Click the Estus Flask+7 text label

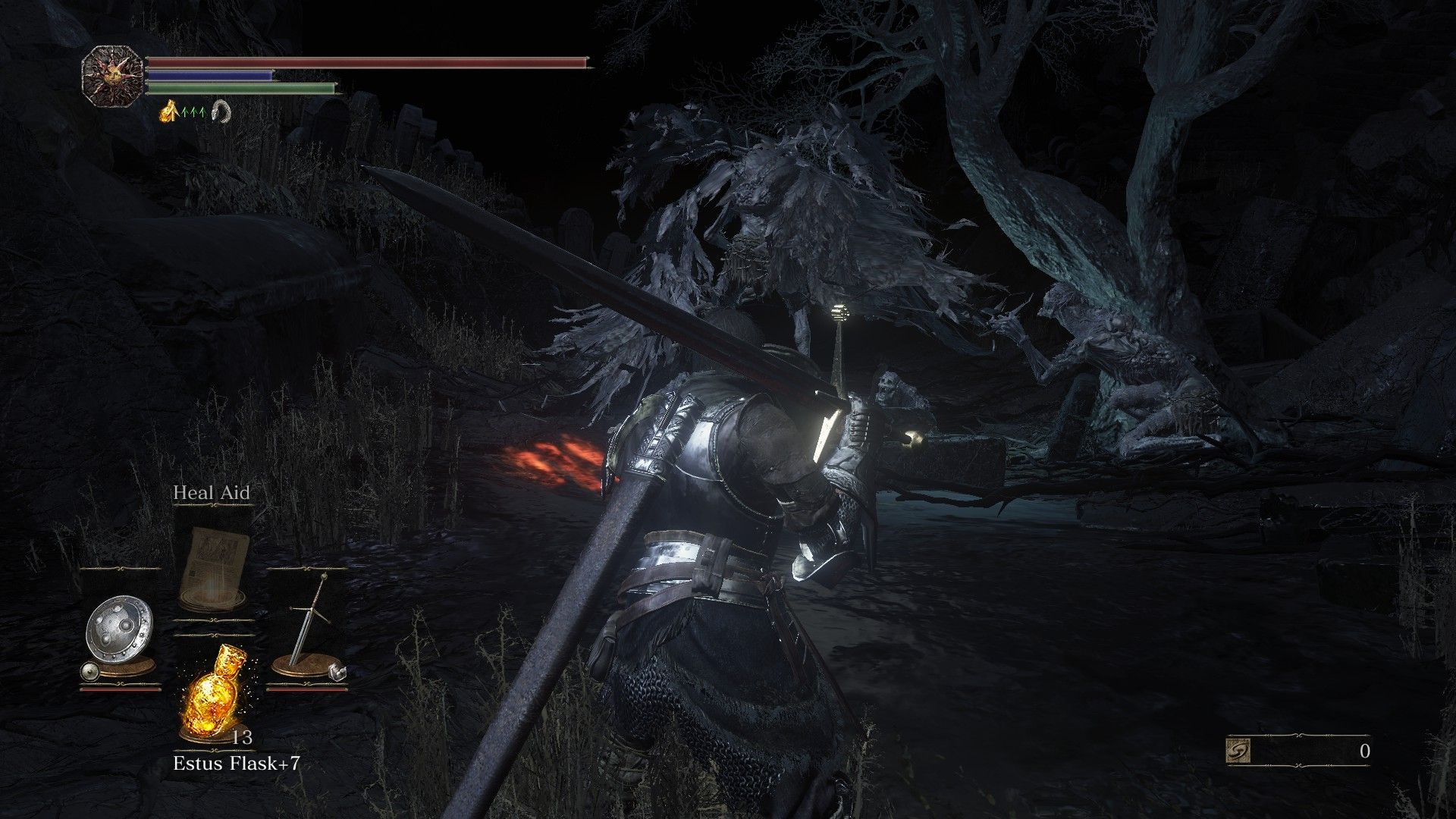237,763
